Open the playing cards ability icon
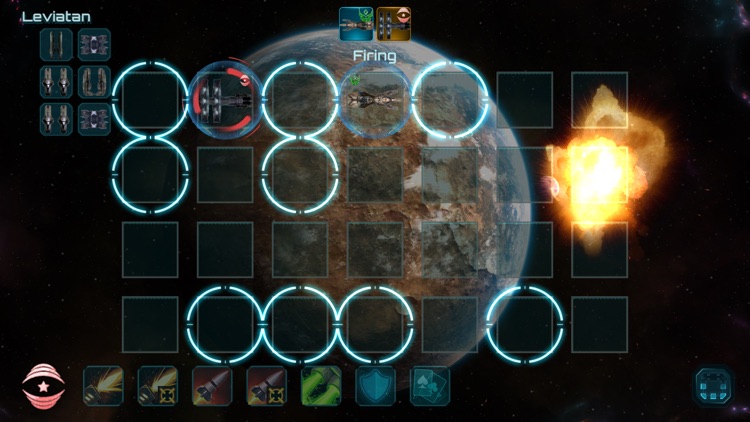 [x=430, y=385]
